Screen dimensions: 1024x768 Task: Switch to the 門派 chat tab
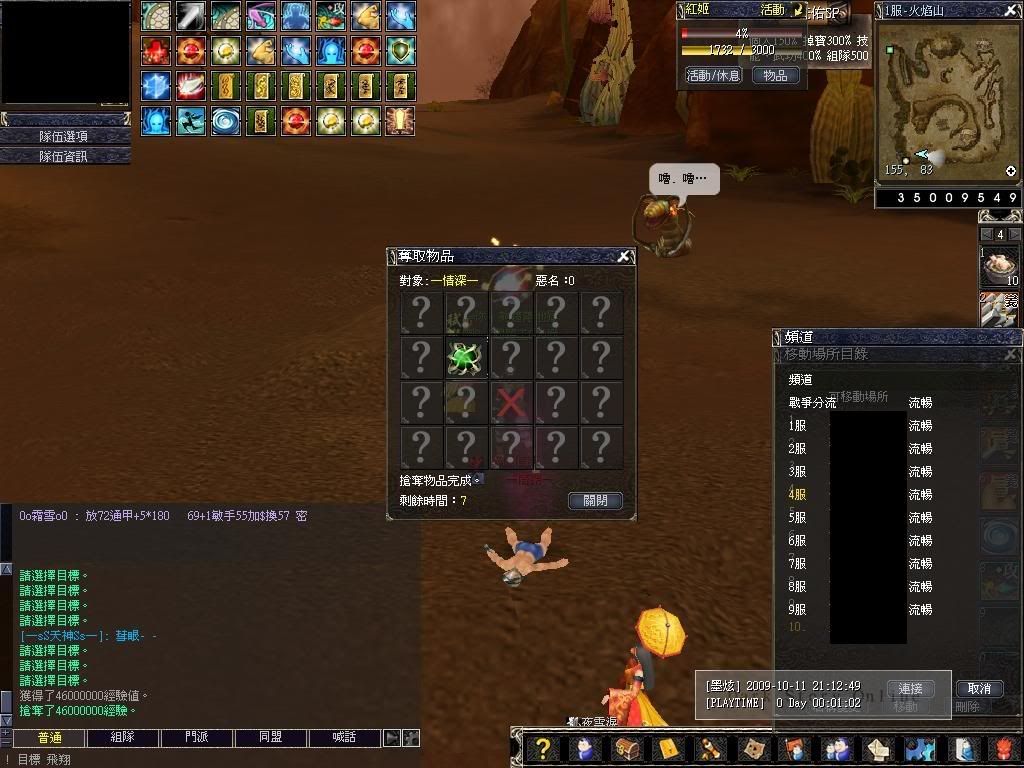click(197, 738)
